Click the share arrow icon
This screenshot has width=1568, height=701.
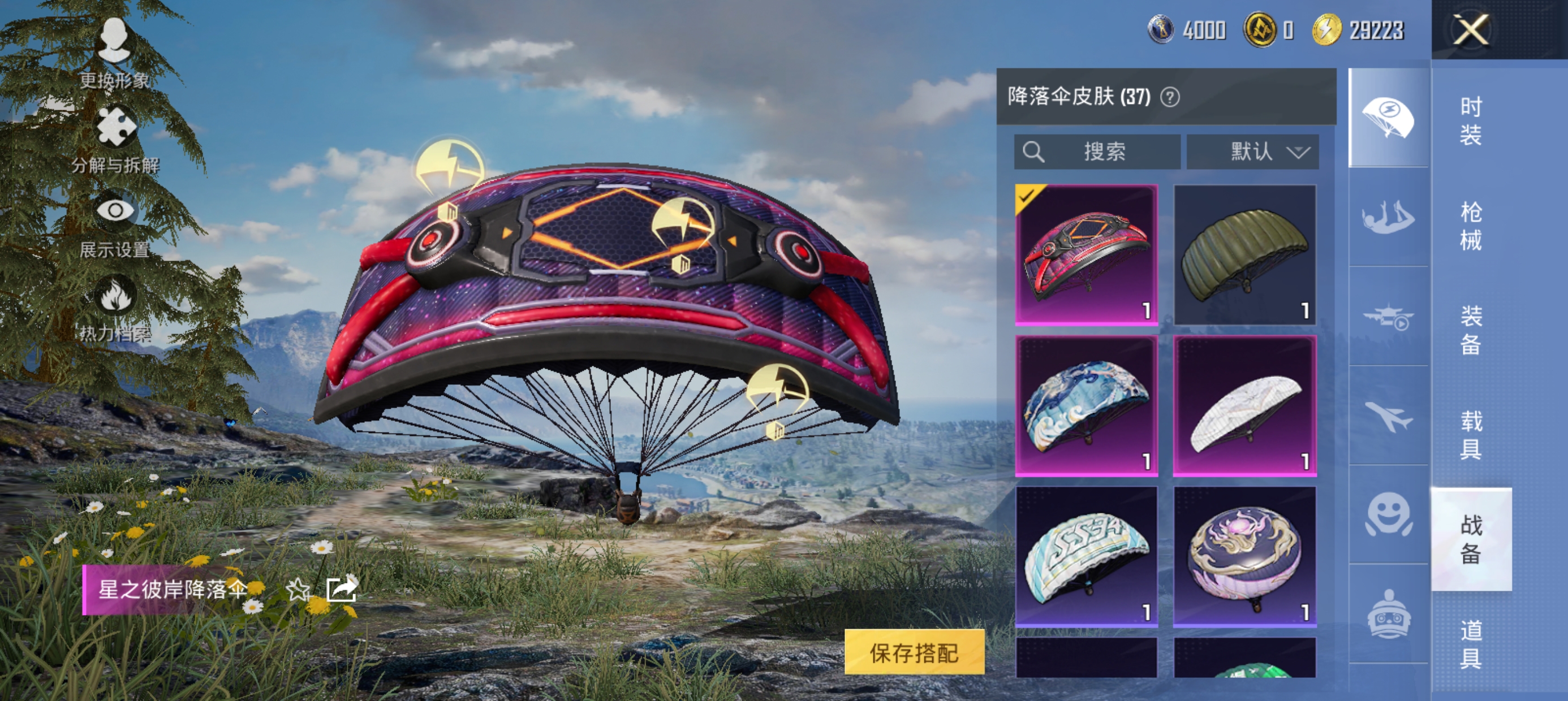(x=342, y=589)
